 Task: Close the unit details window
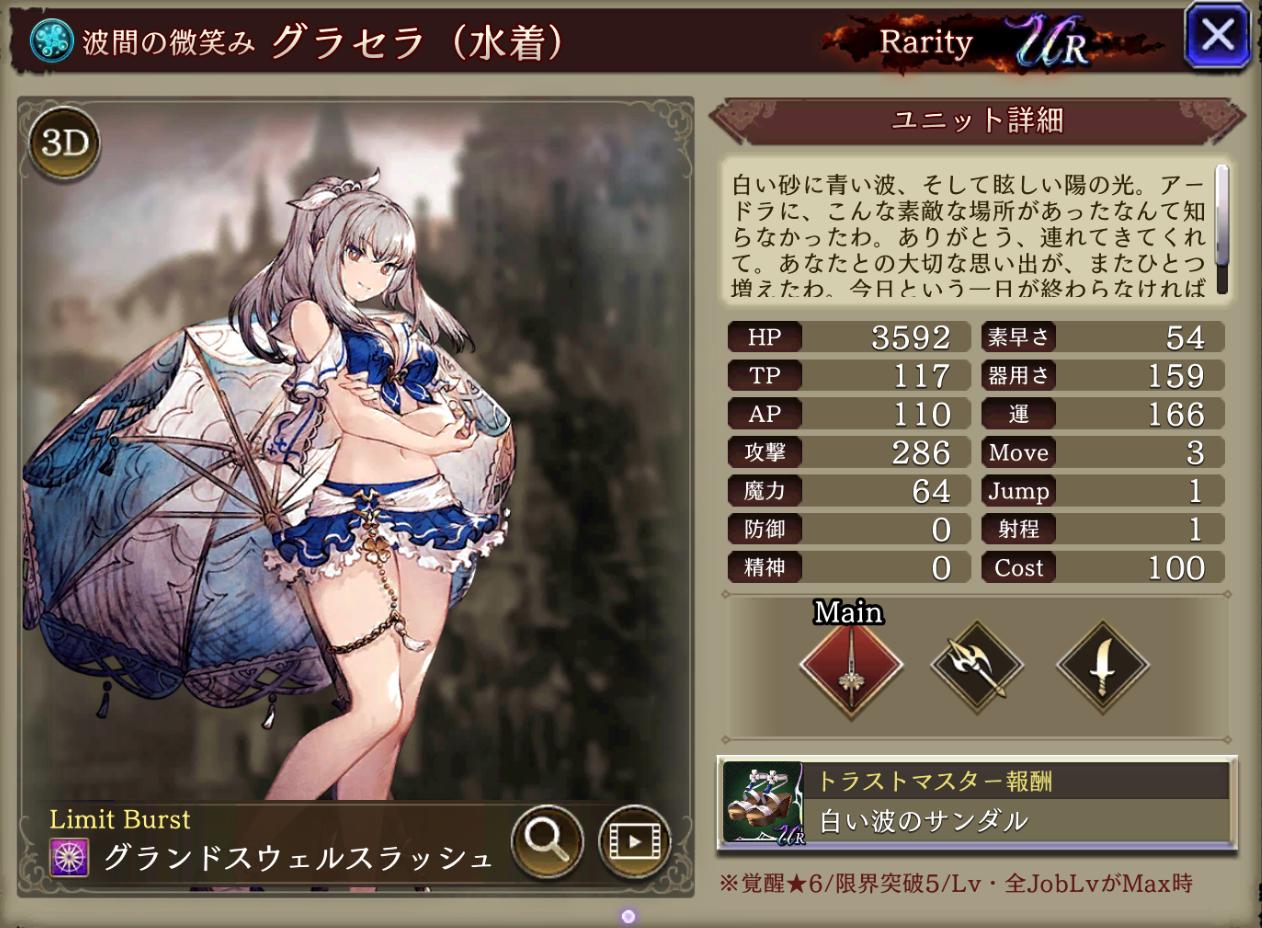1217,37
